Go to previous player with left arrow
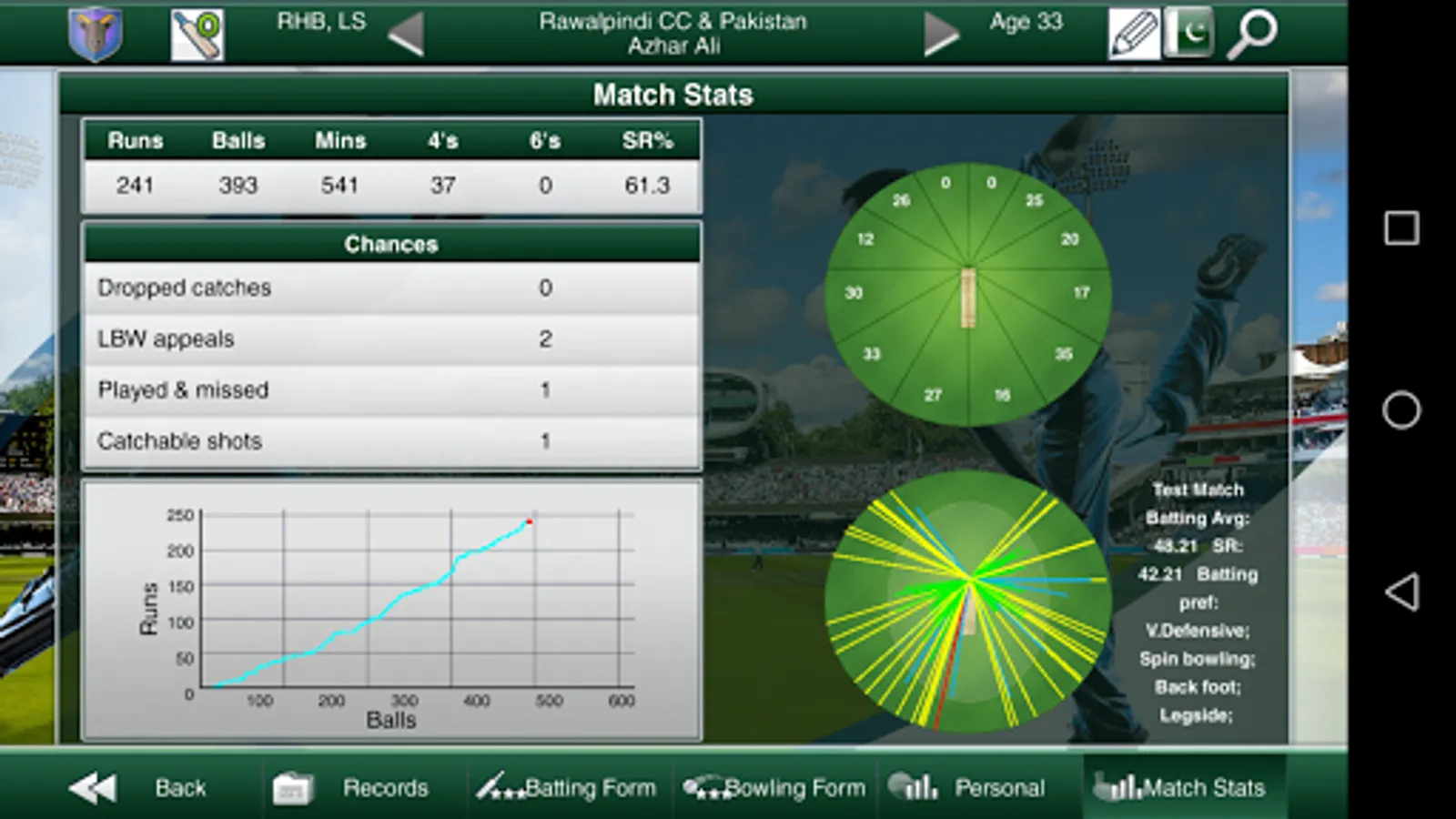Image resolution: width=1456 pixels, height=819 pixels. pos(406,35)
